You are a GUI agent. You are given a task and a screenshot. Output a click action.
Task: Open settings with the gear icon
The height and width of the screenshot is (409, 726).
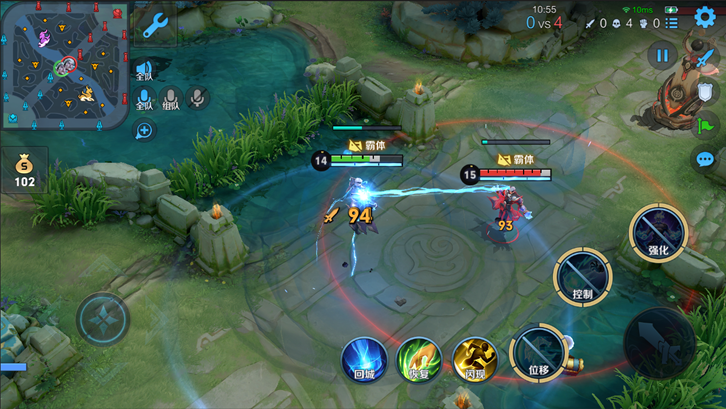point(705,21)
